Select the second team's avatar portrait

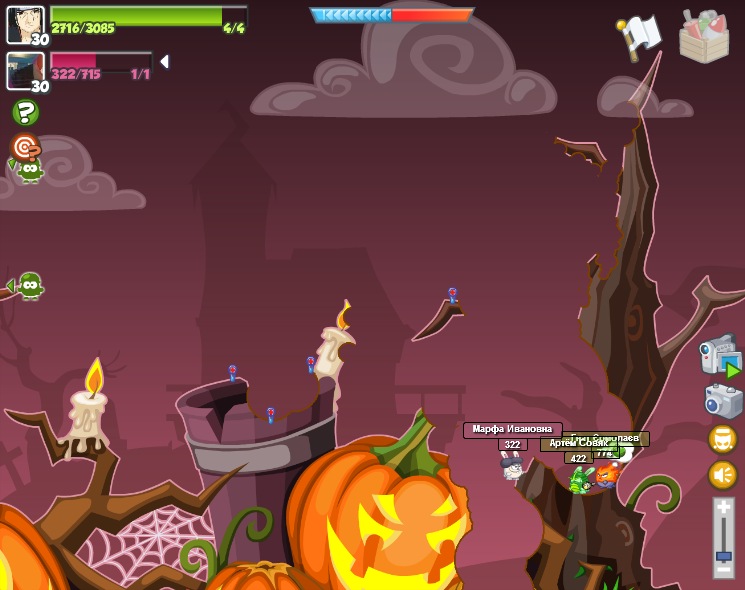[25, 71]
